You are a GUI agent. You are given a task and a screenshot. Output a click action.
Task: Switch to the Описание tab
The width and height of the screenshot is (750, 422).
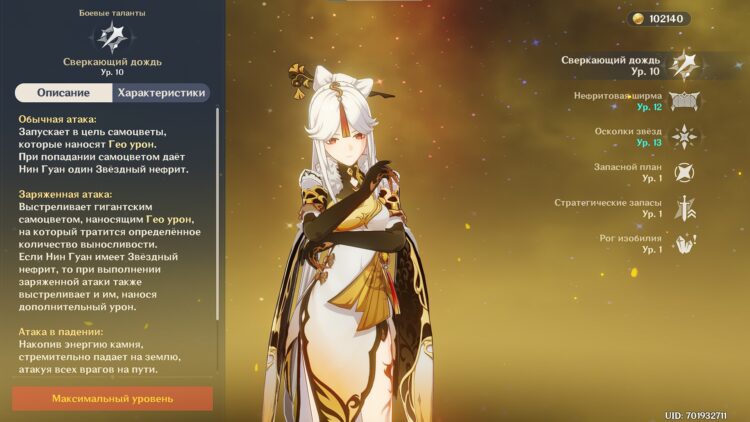coord(63,93)
